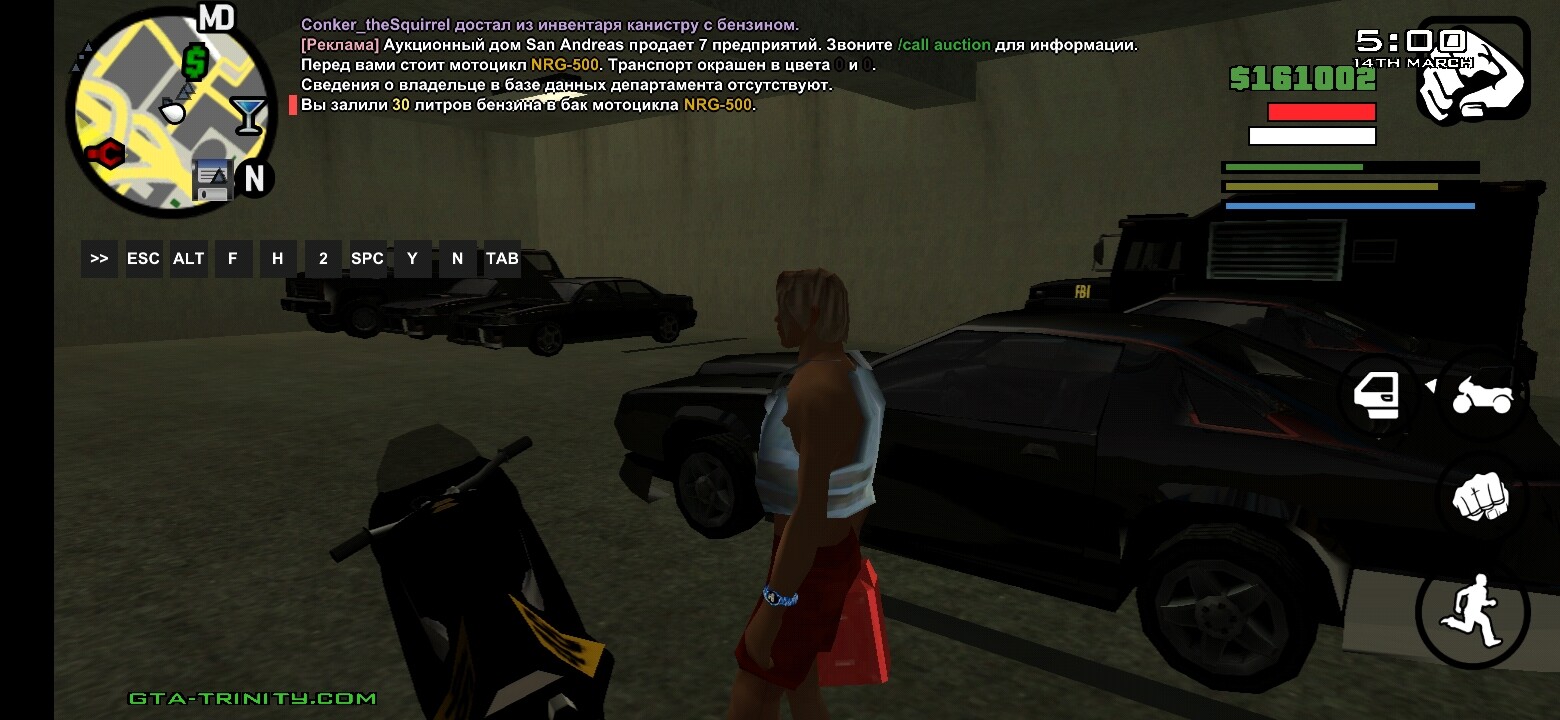Image resolution: width=1560 pixels, height=720 pixels.
Task: Tap the ALT key button
Action: [x=188, y=259]
